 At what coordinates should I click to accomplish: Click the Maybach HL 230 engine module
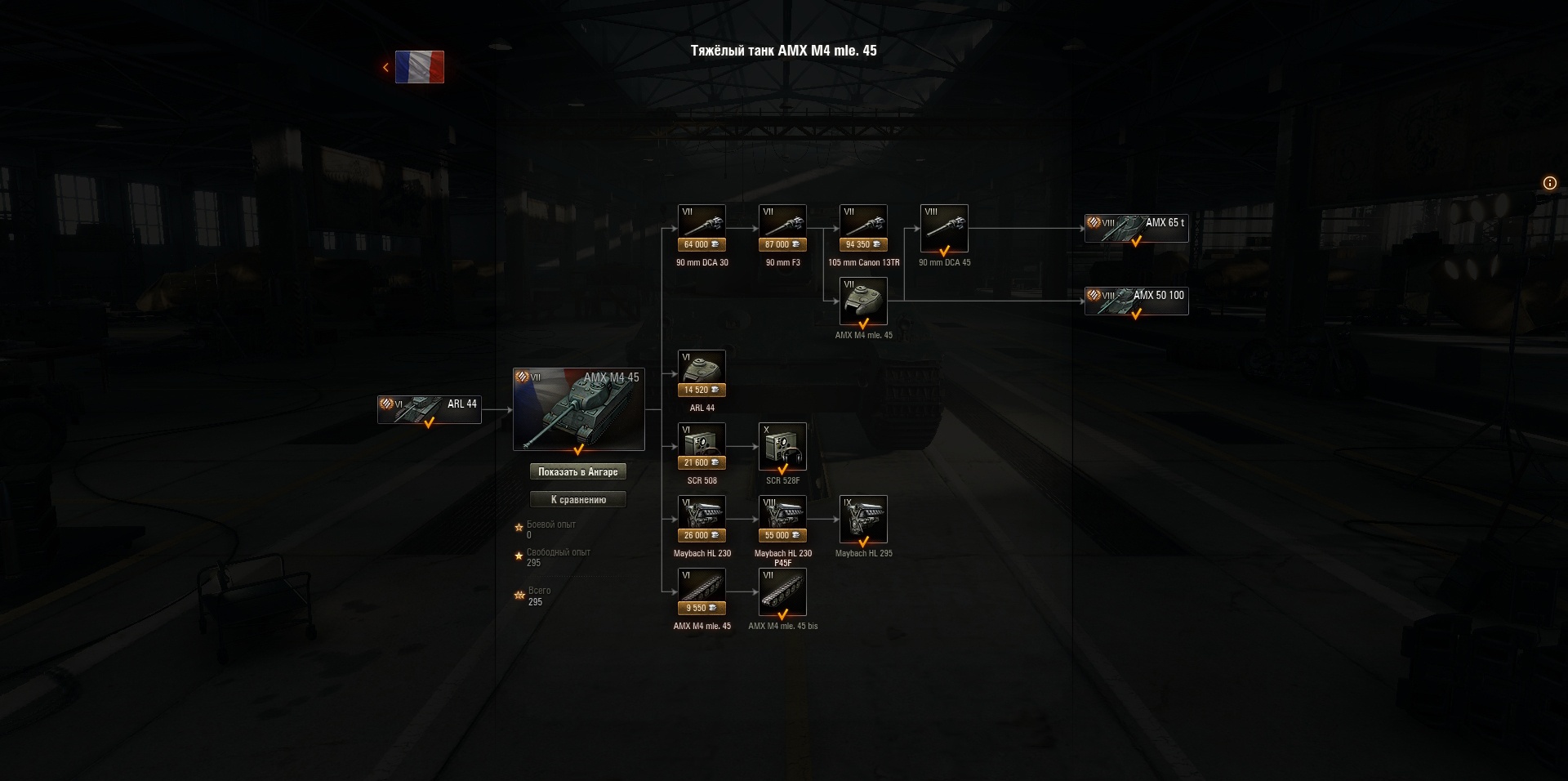(x=701, y=517)
